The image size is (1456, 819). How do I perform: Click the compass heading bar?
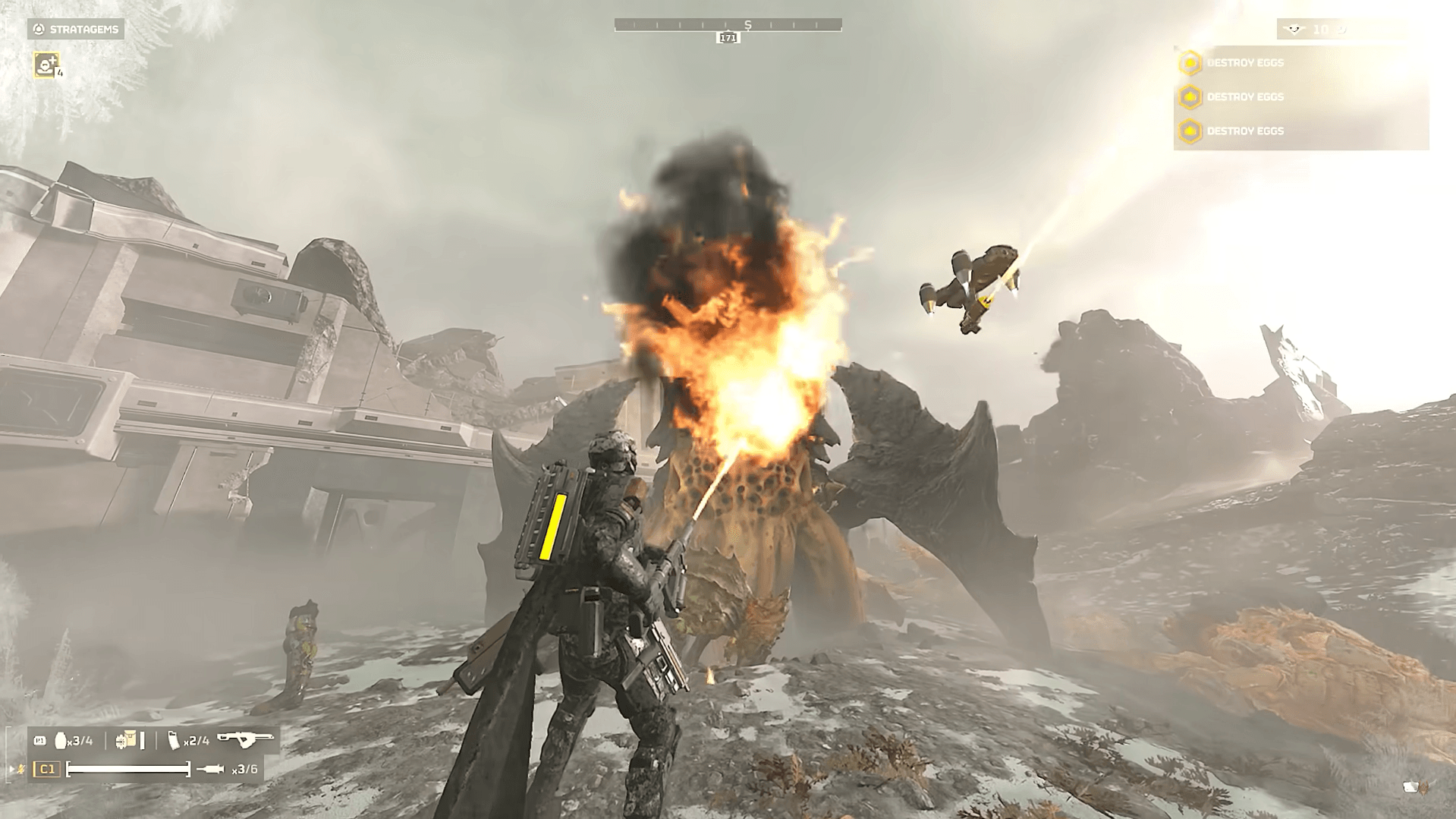(728, 25)
